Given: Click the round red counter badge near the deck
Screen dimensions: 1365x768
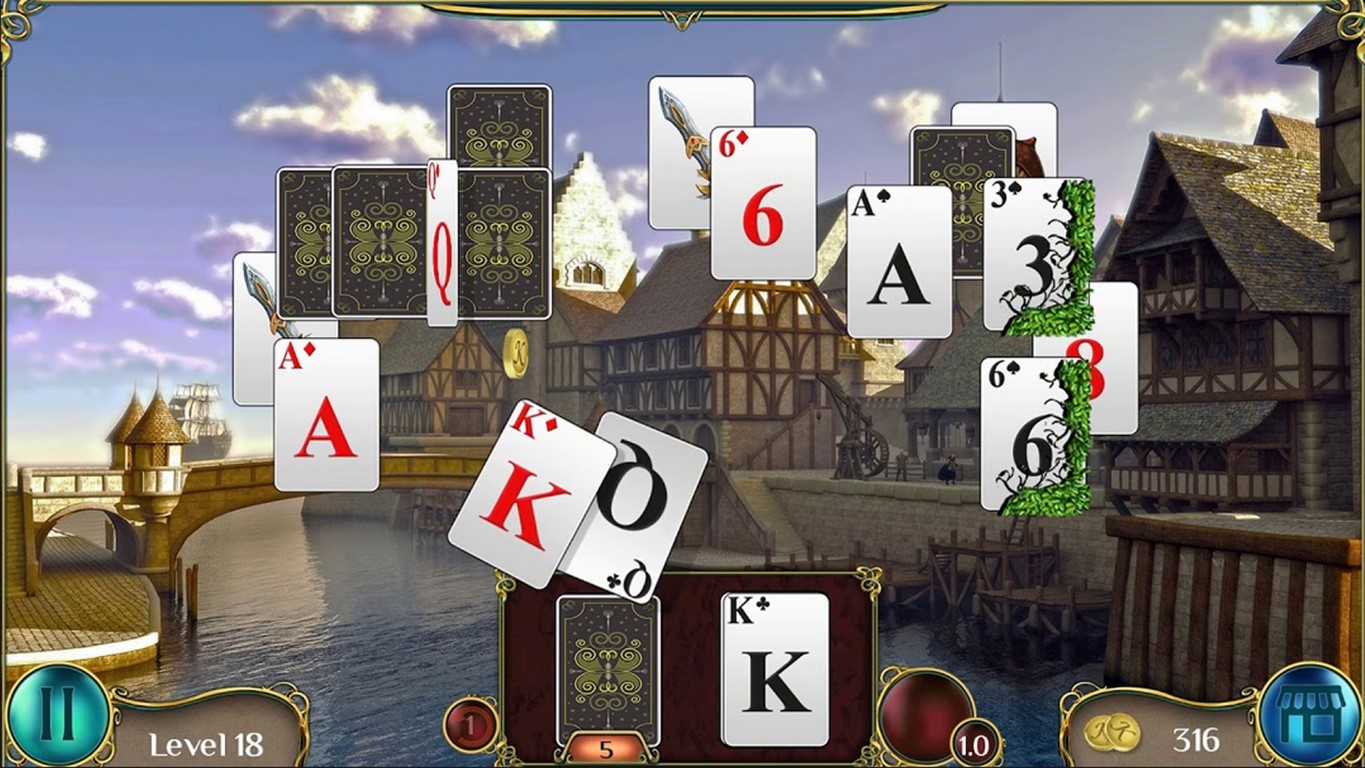Looking at the screenshot, I should (470, 723).
